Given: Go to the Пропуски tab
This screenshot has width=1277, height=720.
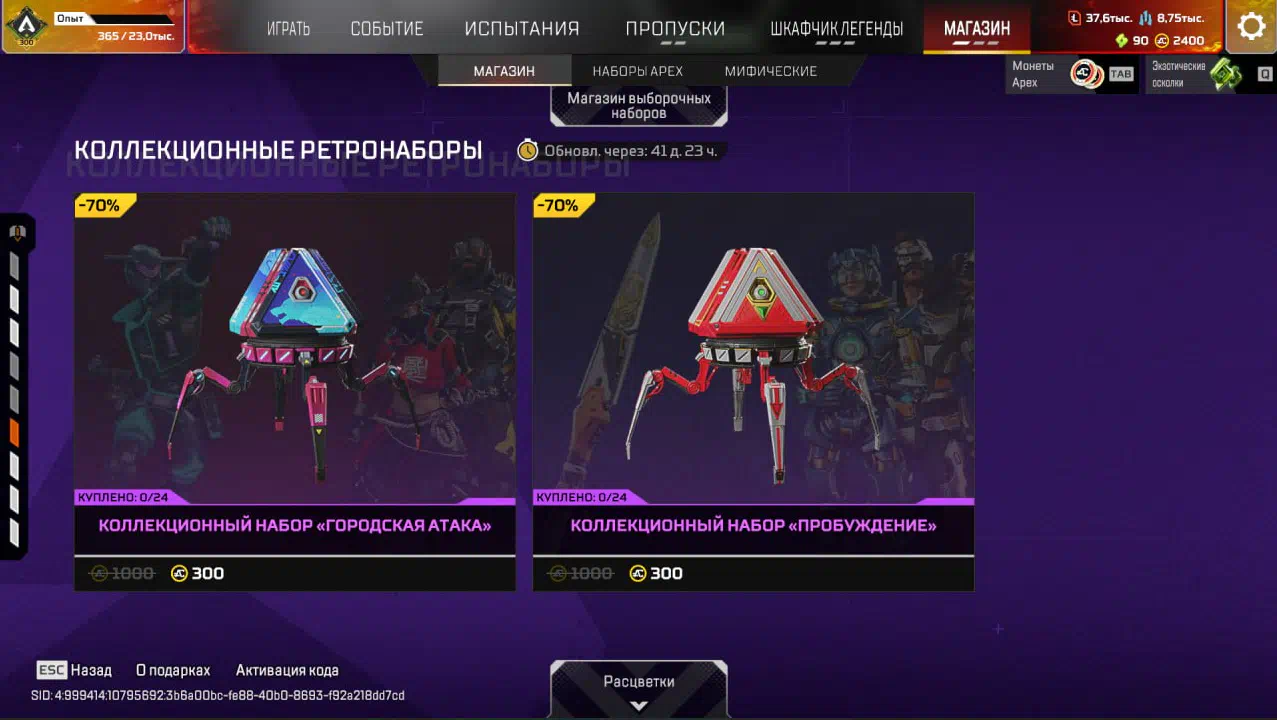Looking at the screenshot, I should tap(675, 29).
